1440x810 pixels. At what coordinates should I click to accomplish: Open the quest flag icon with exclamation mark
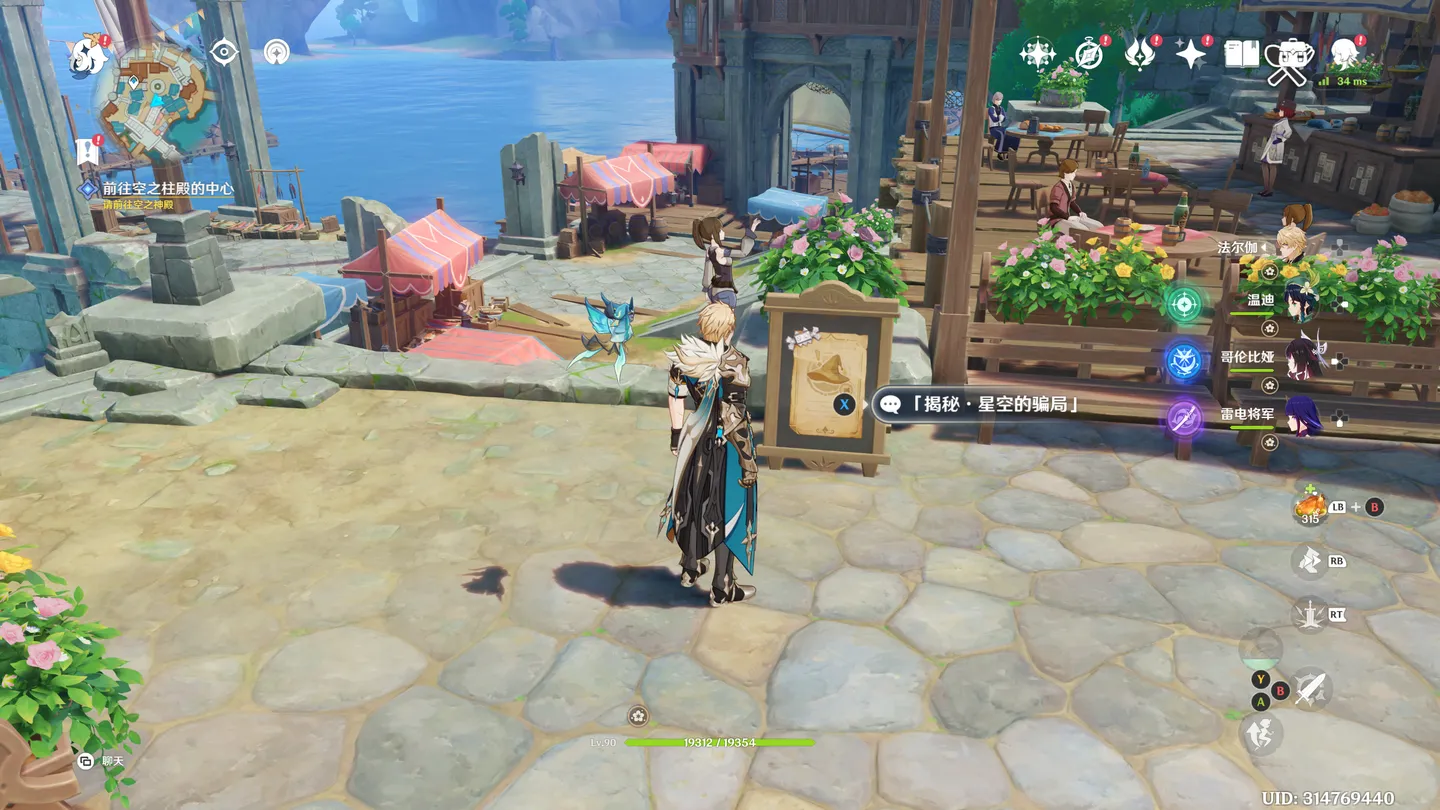tap(88, 150)
